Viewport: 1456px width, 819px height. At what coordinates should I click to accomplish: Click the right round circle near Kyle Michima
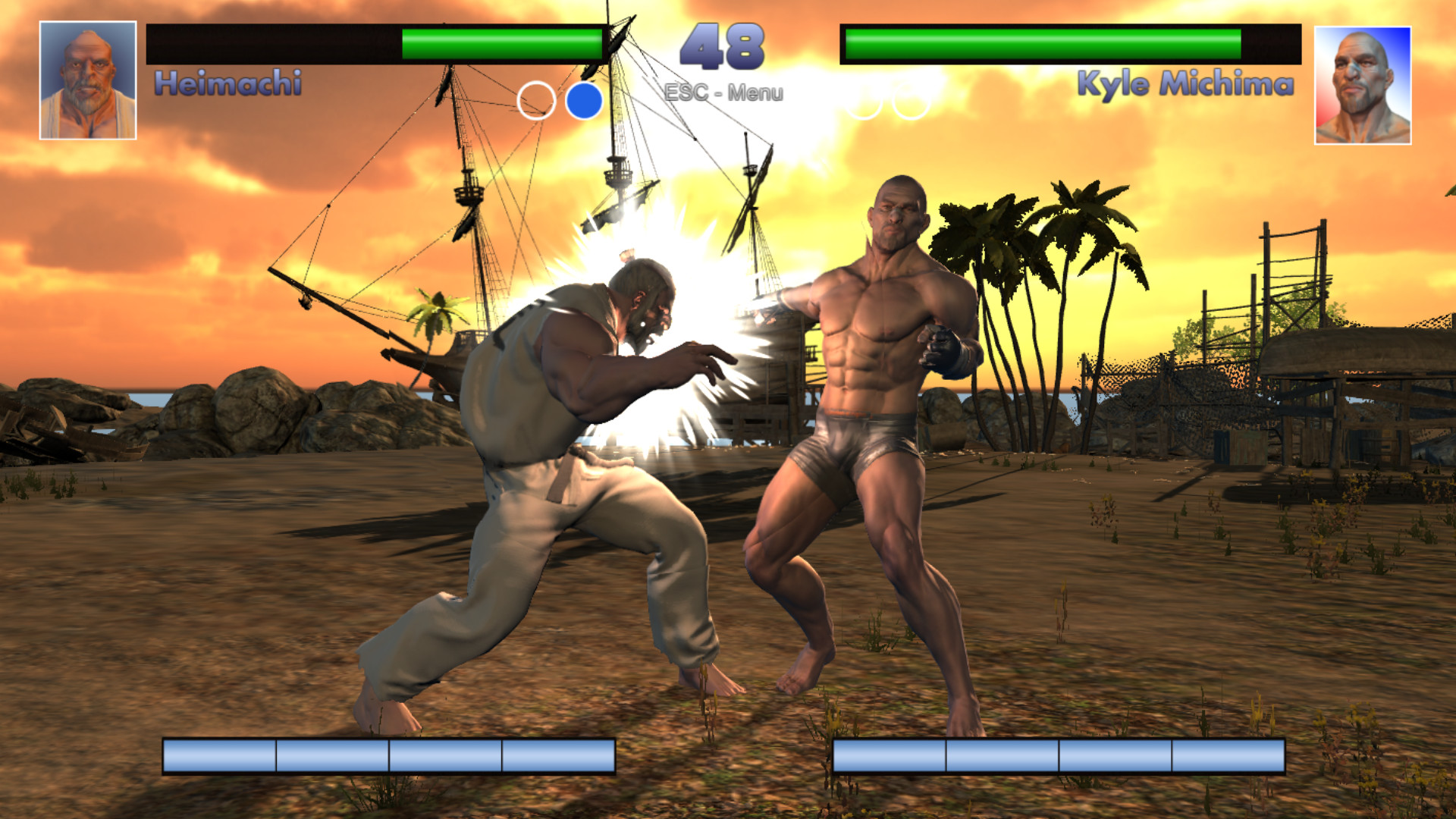910,101
